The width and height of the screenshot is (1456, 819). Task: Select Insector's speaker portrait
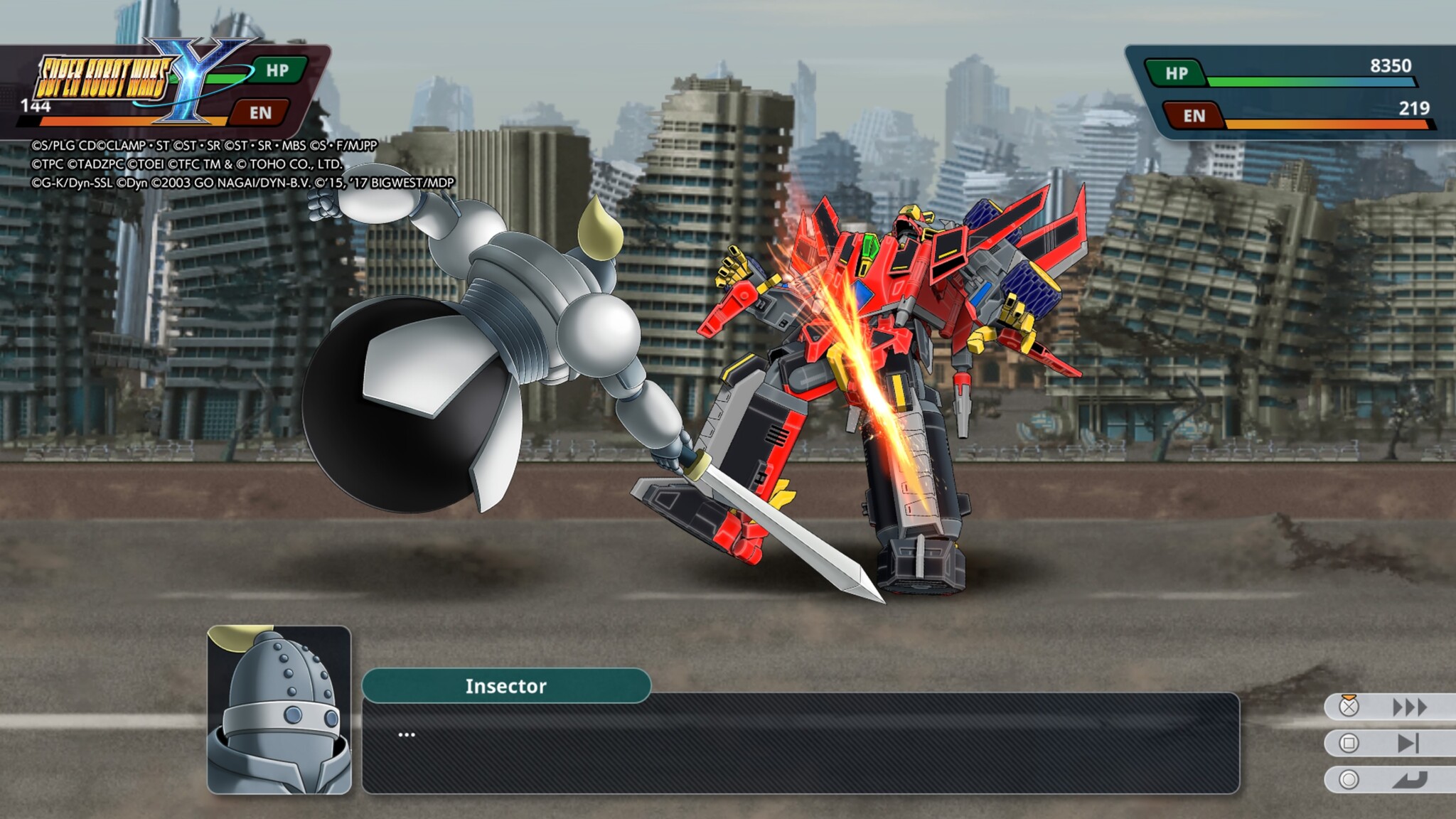(279, 710)
